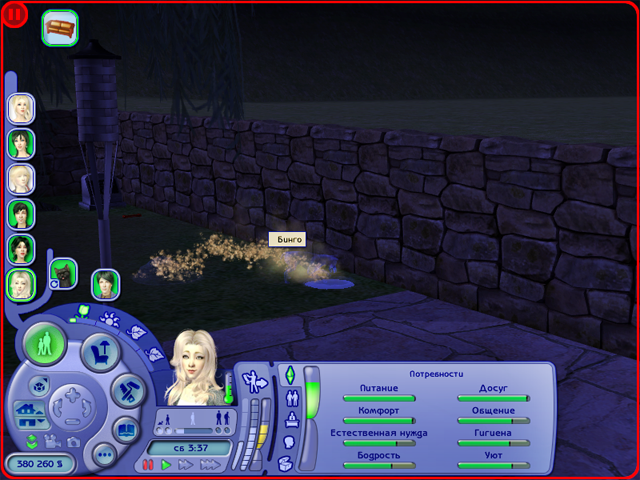Click the play normal speed button
Screen dimensions: 640x480
click(x=167, y=465)
